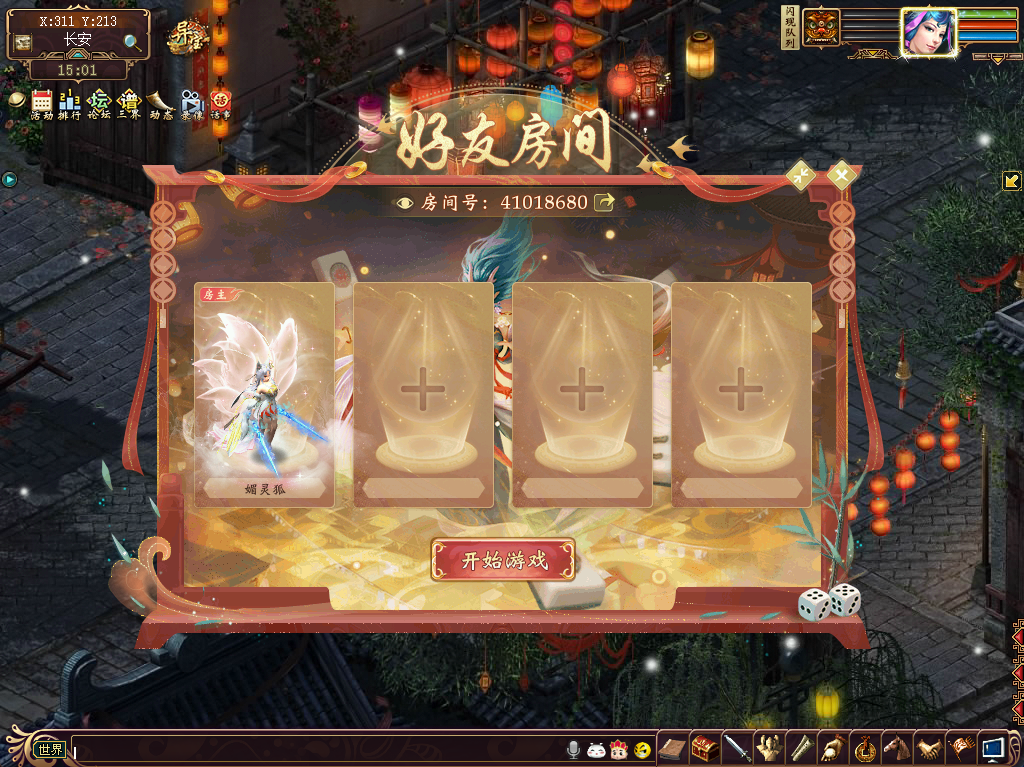Activate the microphone voice chat icon
The width and height of the screenshot is (1024, 767).
(x=573, y=749)
